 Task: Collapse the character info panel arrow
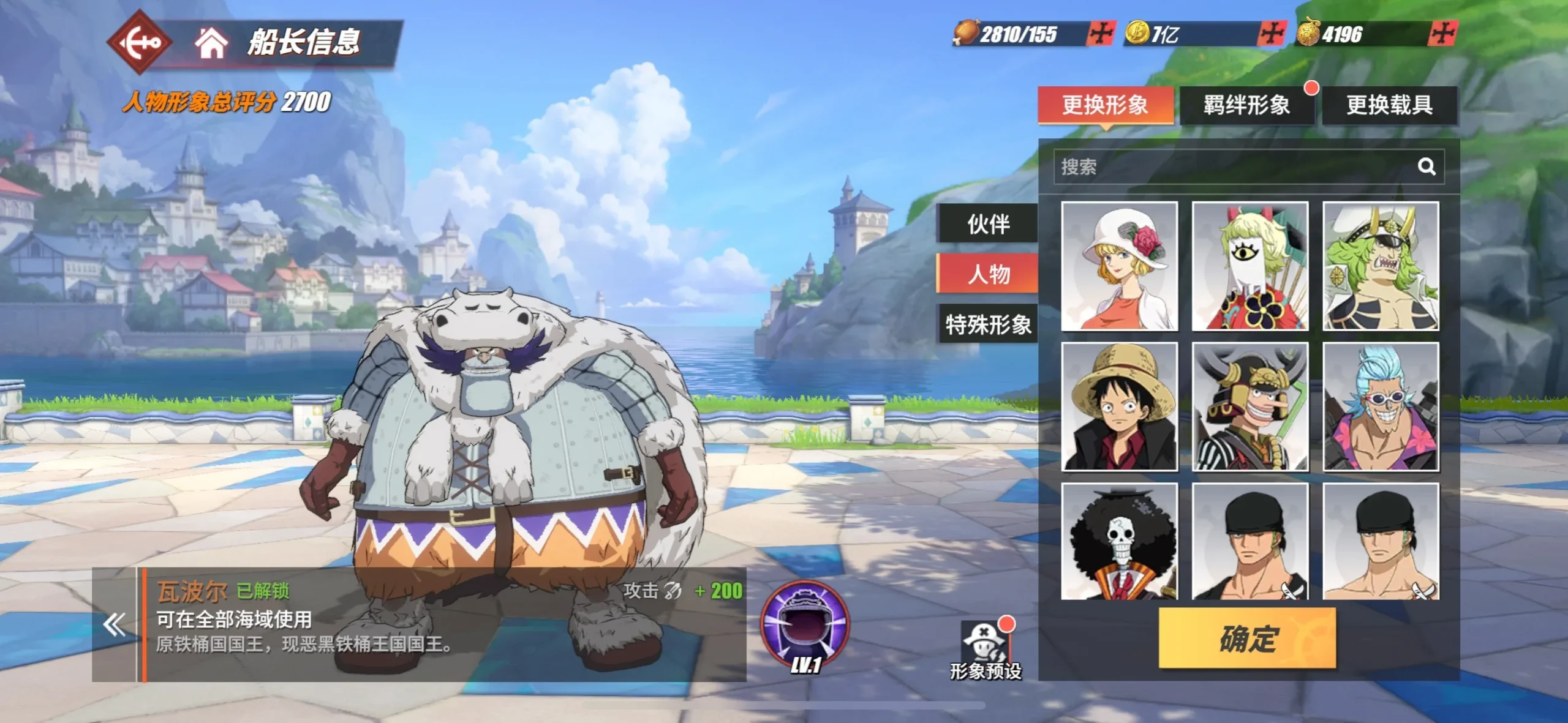coord(114,625)
